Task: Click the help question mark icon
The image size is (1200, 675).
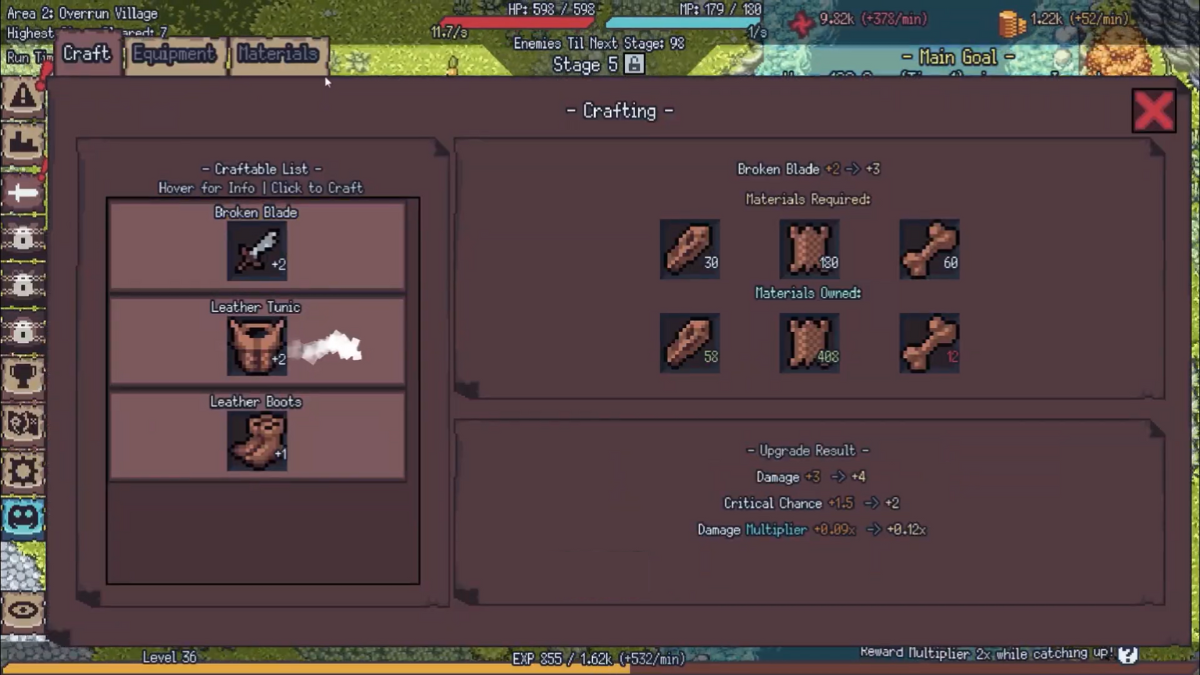Action: pos(1128,654)
